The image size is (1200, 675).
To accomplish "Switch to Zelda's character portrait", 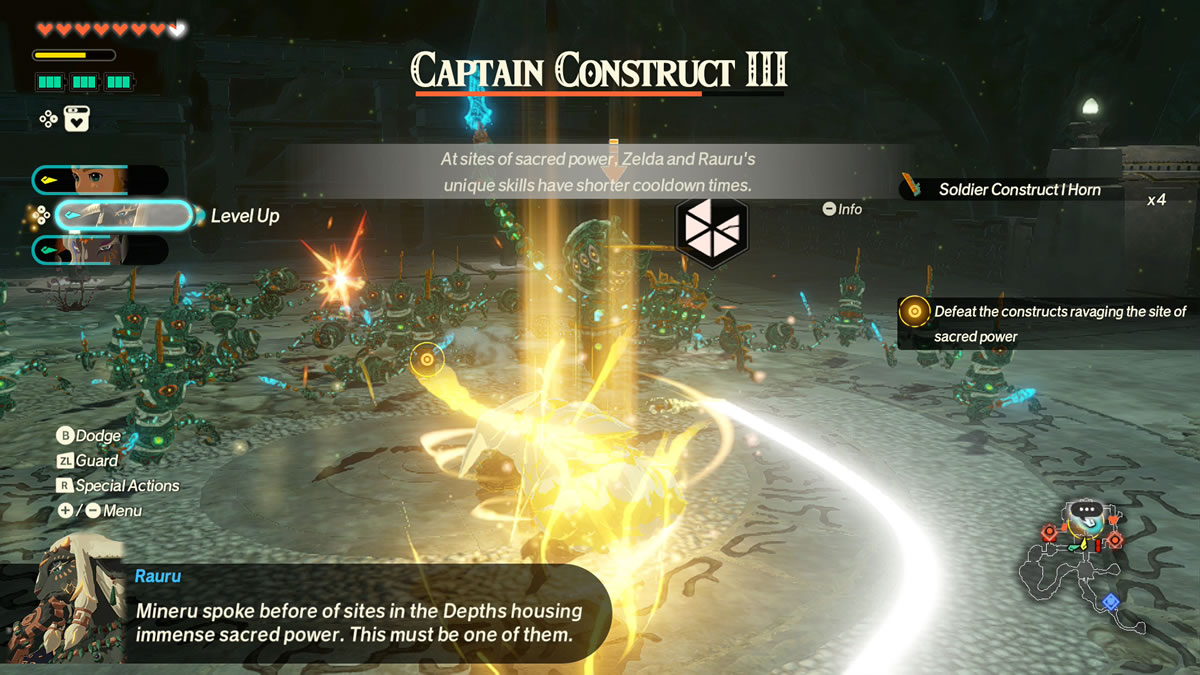I will pos(100,180).
